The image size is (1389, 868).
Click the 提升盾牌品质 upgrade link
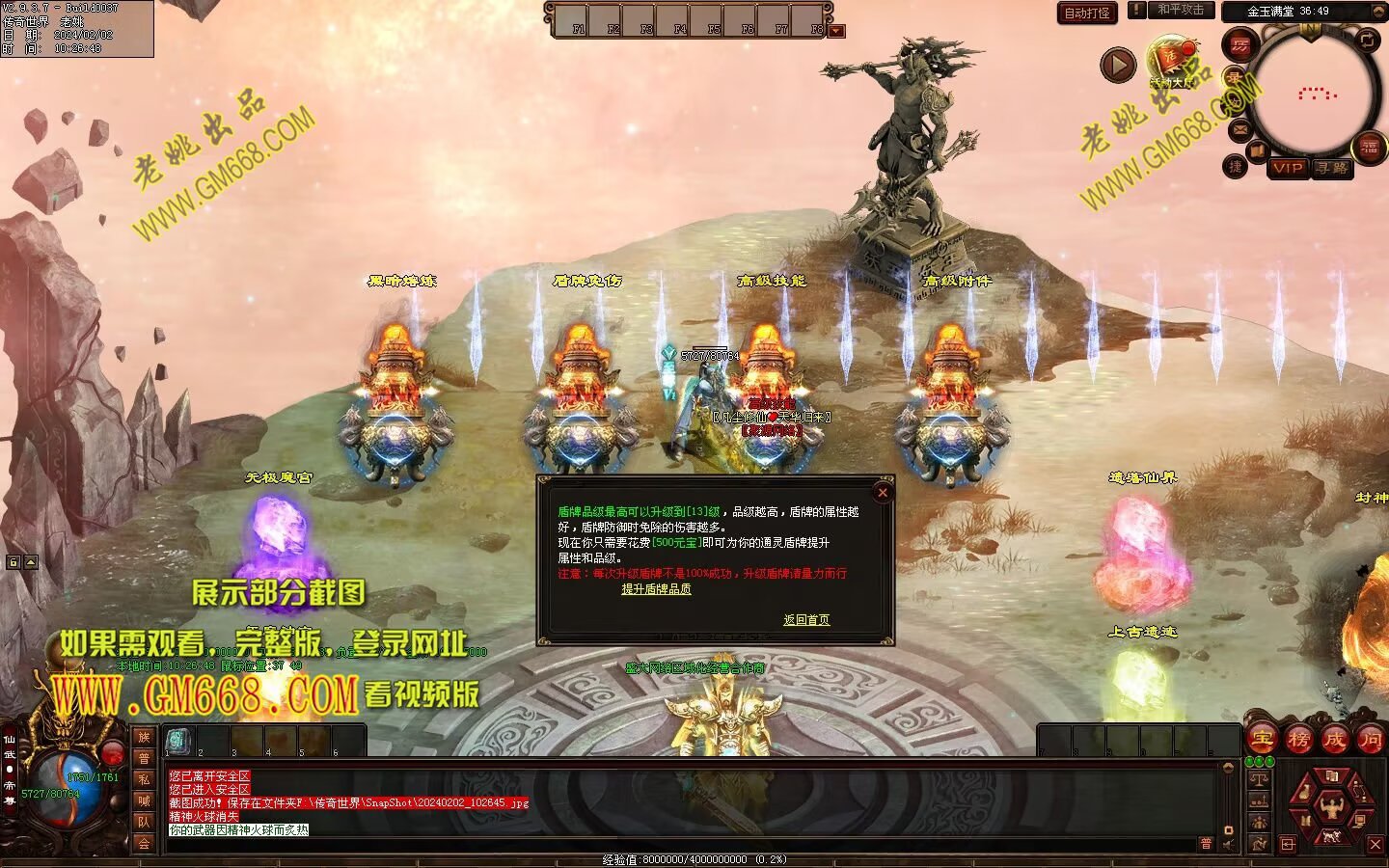pyautogui.click(x=656, y=589)
